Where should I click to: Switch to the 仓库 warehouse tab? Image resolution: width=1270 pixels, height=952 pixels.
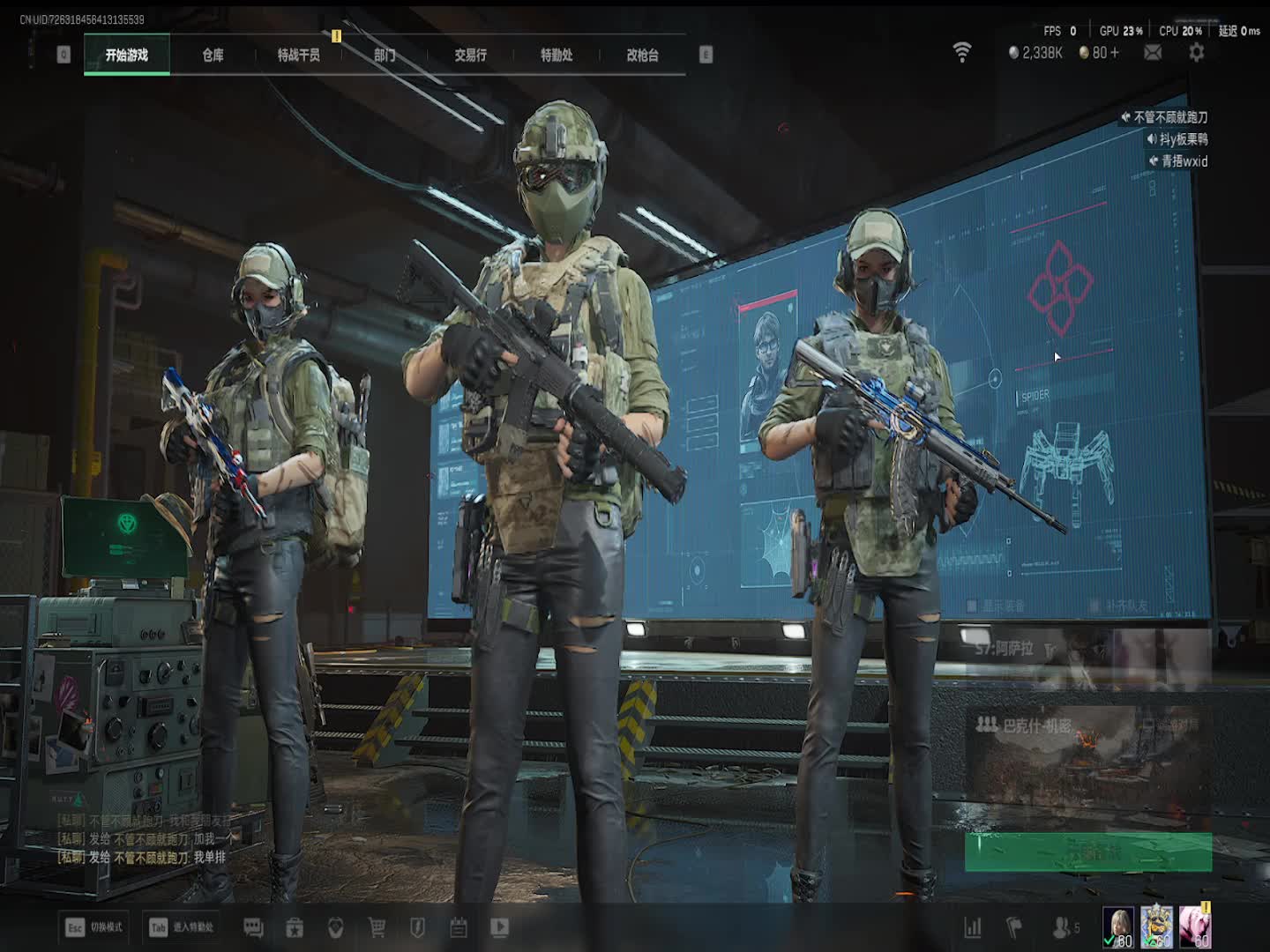pos(213,55)
